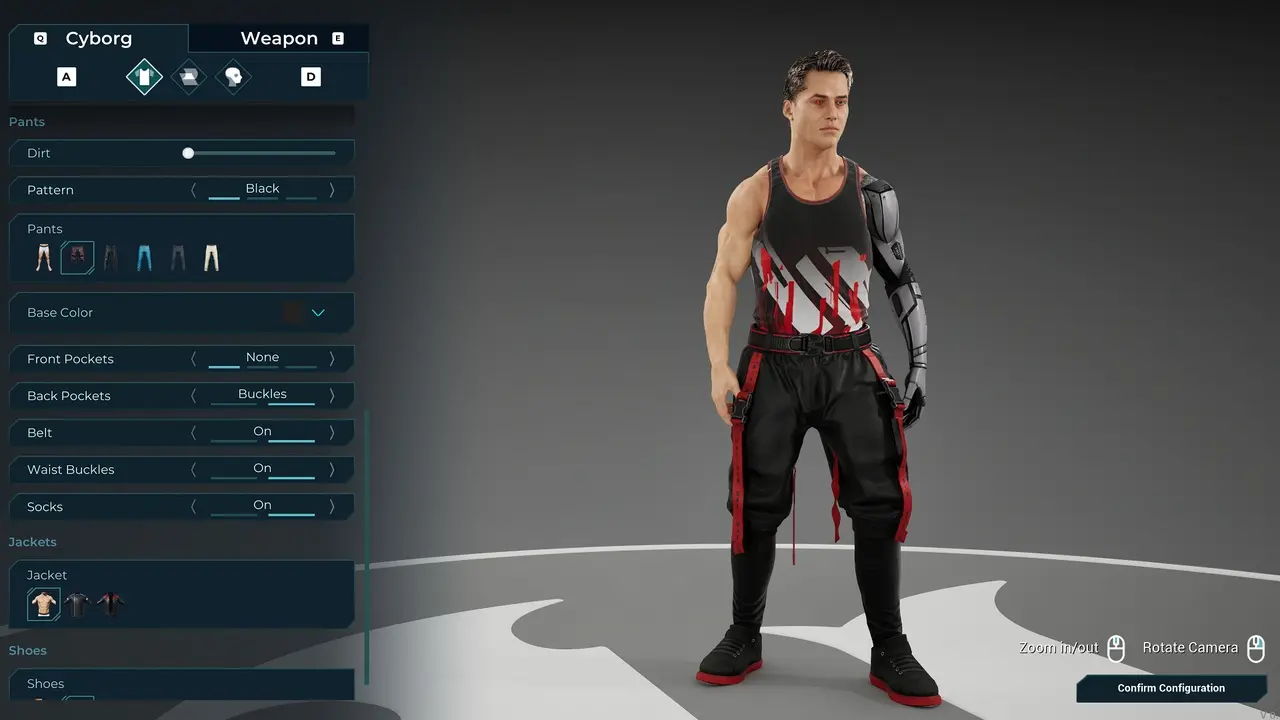Select the clothing shirt category icon
1280x720 pixels.
(144, 77)
